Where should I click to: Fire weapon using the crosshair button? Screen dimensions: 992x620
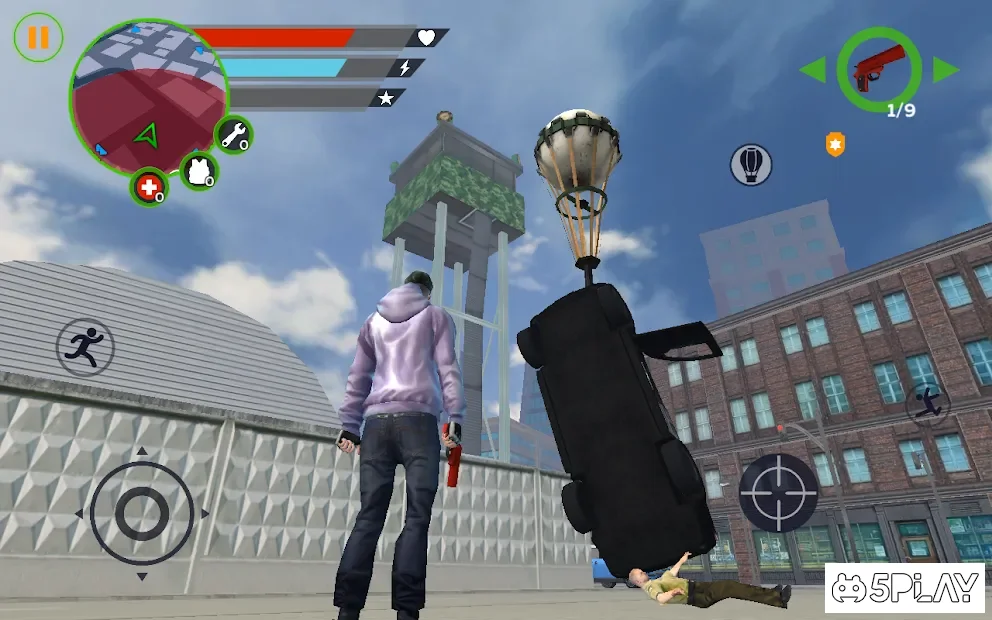coord(778,492)
